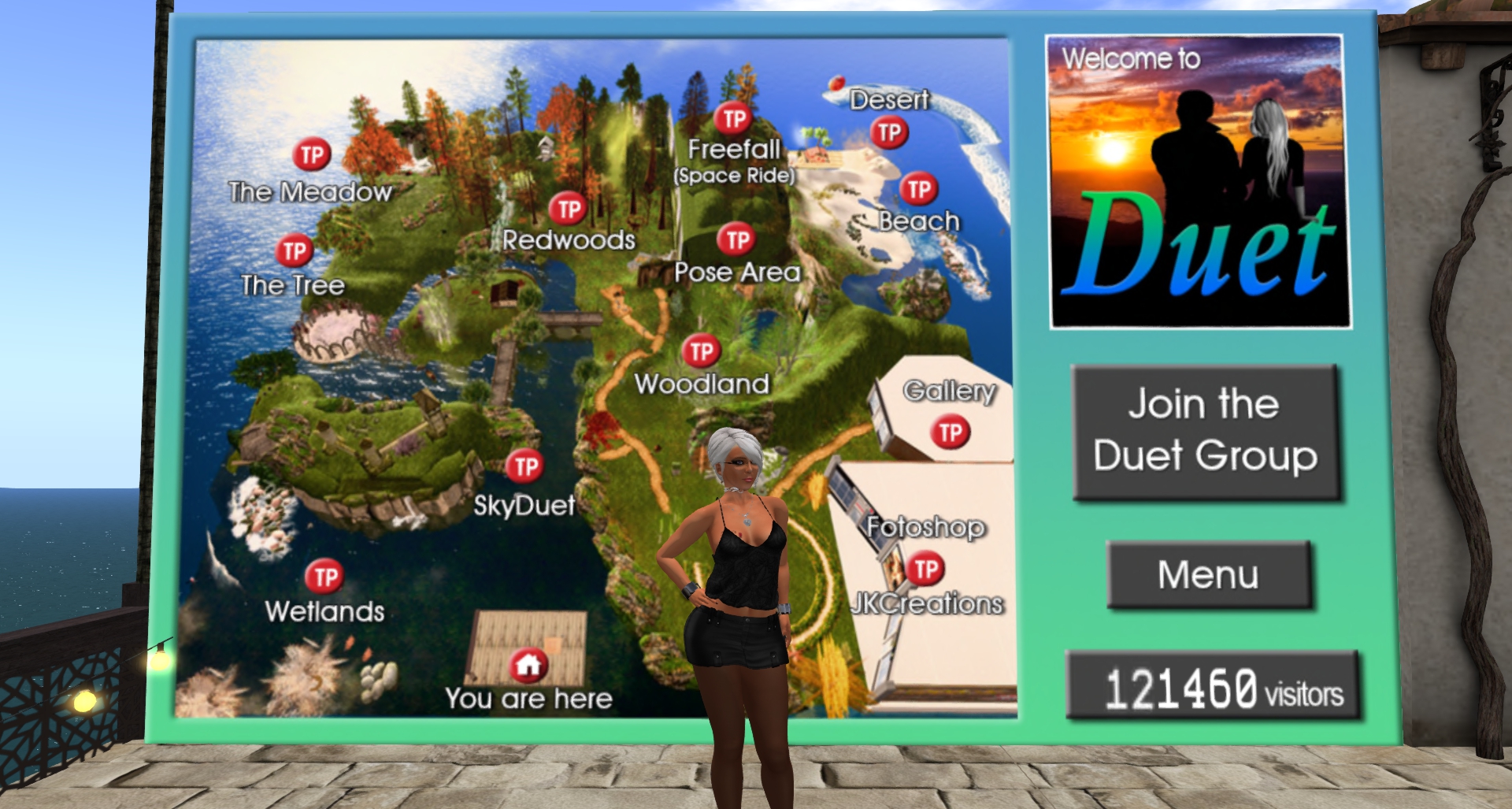1512x809 pixels.
Task: Activate the SkyDuet teleport marker
Action: (524, 466)
